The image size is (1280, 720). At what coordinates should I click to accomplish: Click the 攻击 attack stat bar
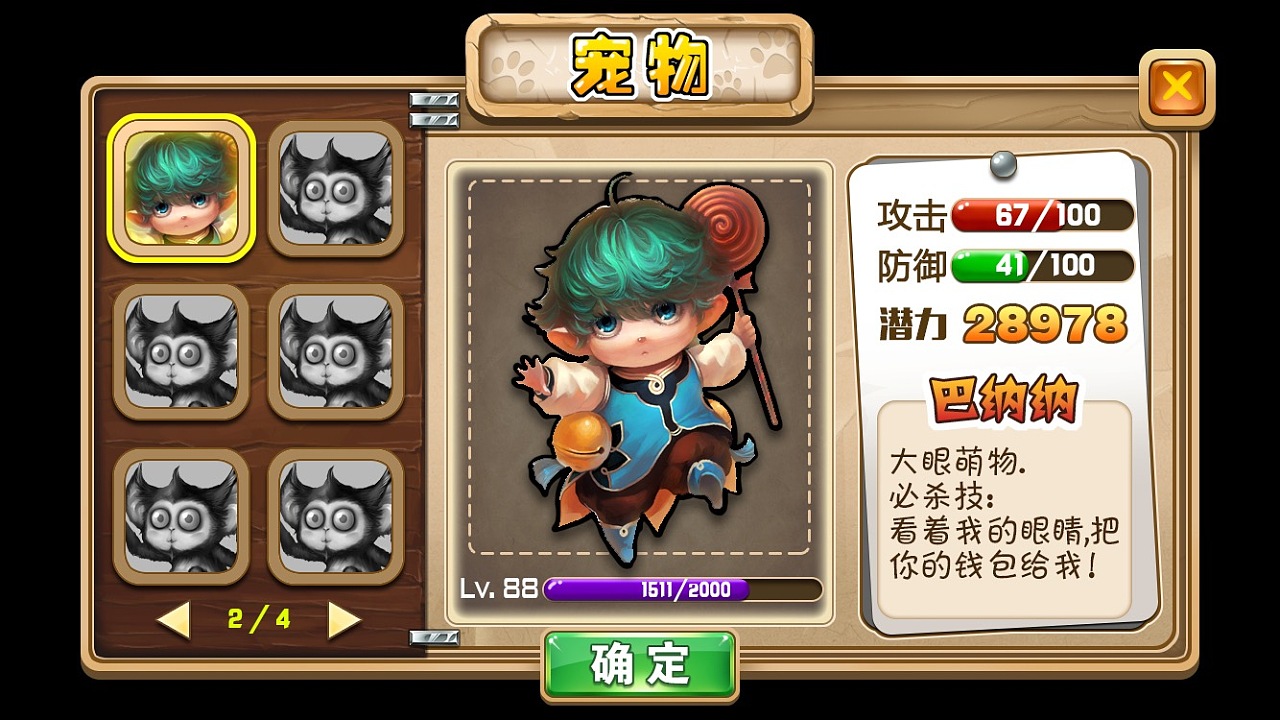point(1040,215)
